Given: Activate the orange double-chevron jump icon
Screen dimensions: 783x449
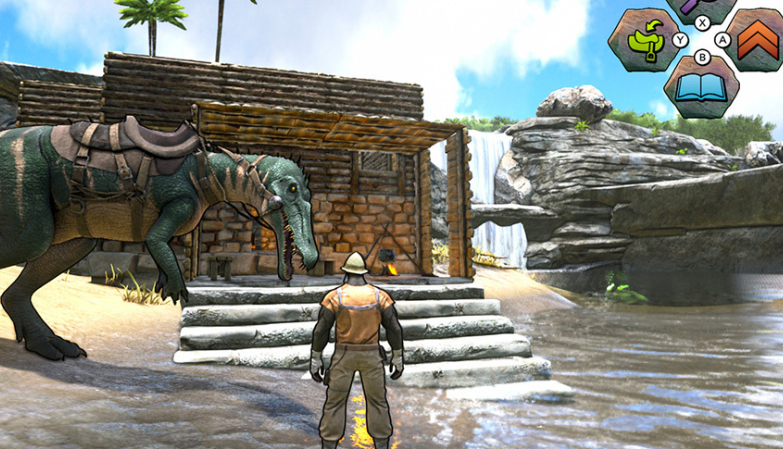Looking at the screenshot, I should point(757,39).
